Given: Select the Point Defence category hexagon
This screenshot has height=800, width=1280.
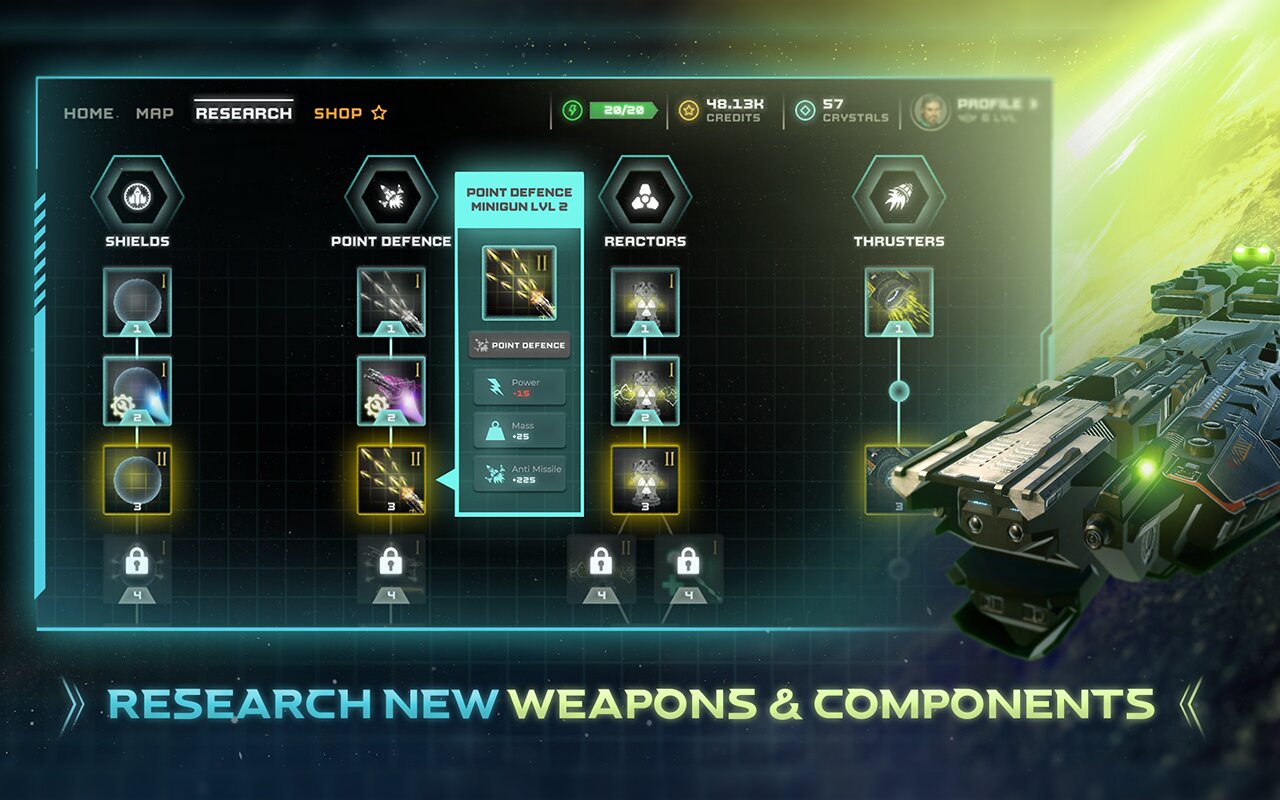Looking at the screenshot, I should click(391, 195).
